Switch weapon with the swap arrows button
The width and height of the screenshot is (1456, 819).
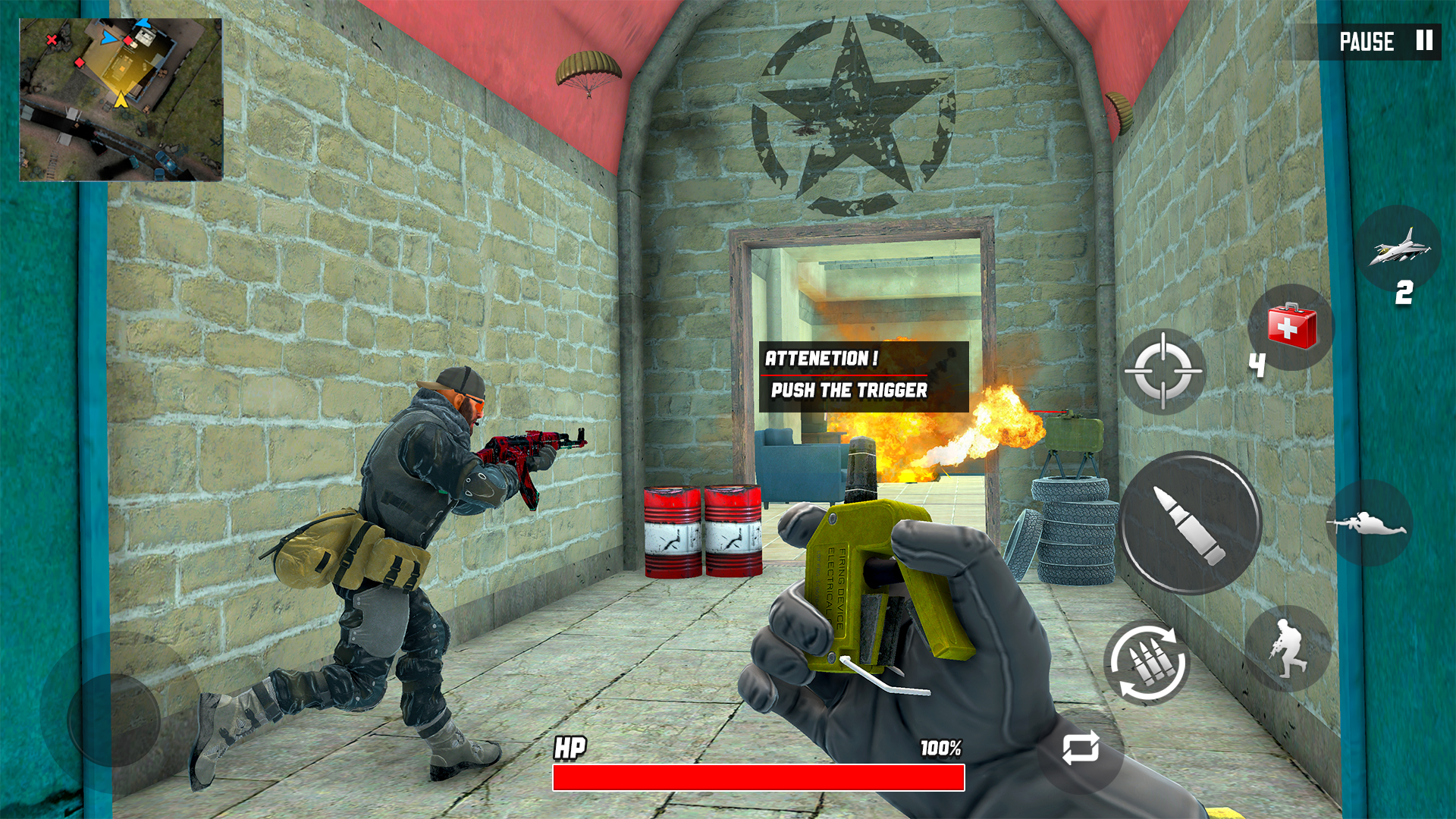[1080, 748]
